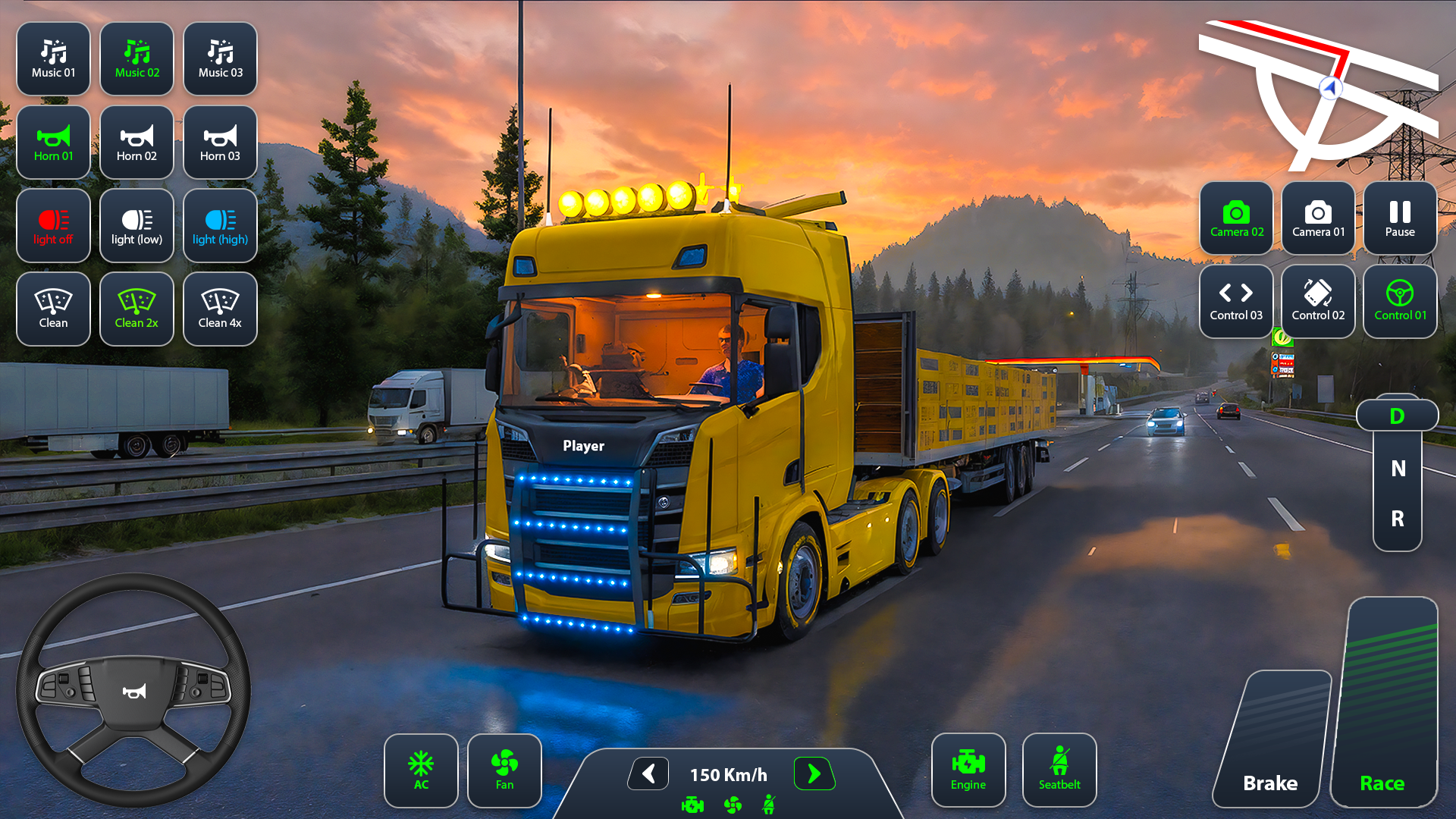Play Music 01 track
Viewport: 1456px width, 819px height.
(x=53, y=58)
